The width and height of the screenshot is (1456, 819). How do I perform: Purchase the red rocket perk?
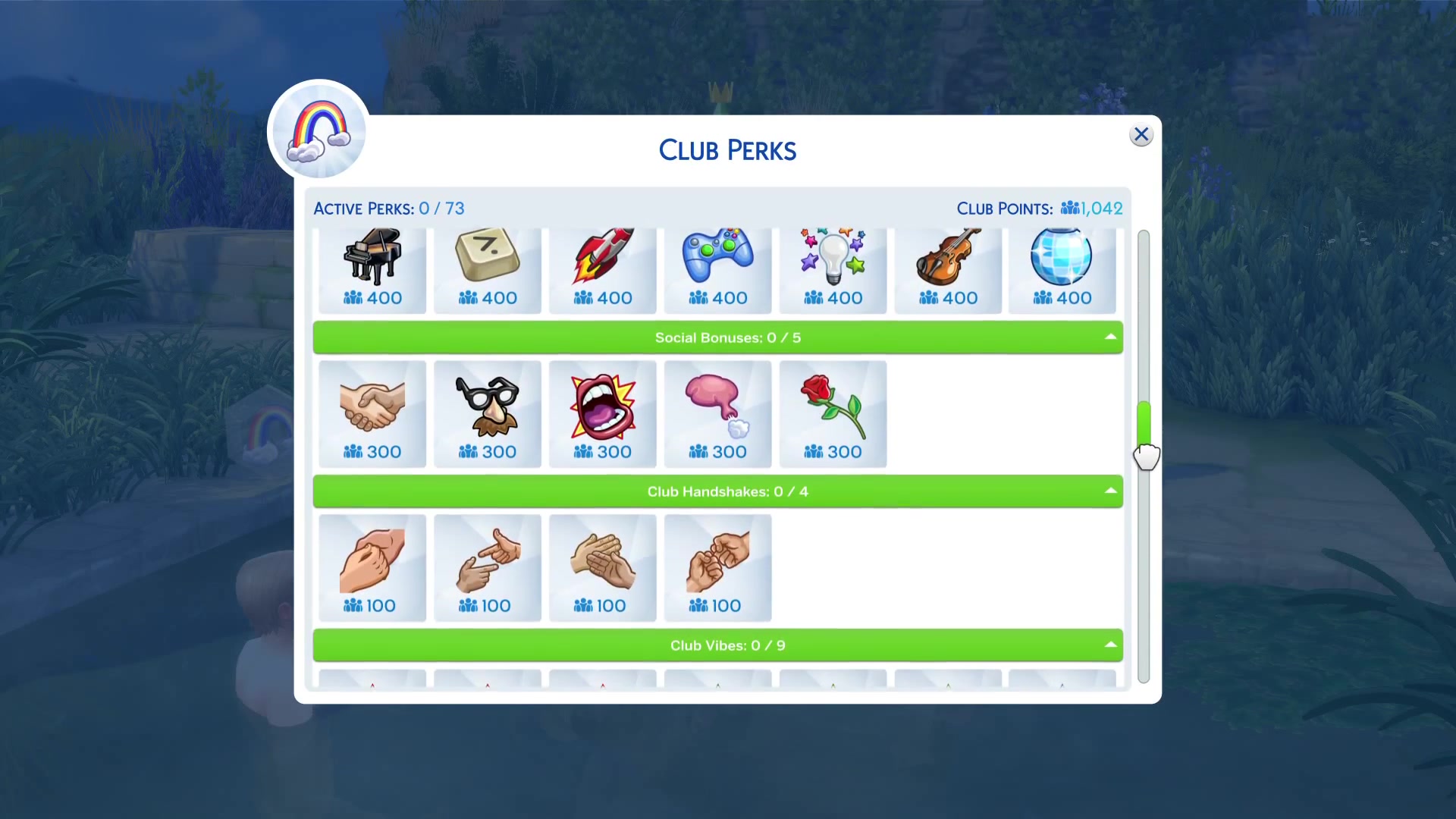click(603, 269)
